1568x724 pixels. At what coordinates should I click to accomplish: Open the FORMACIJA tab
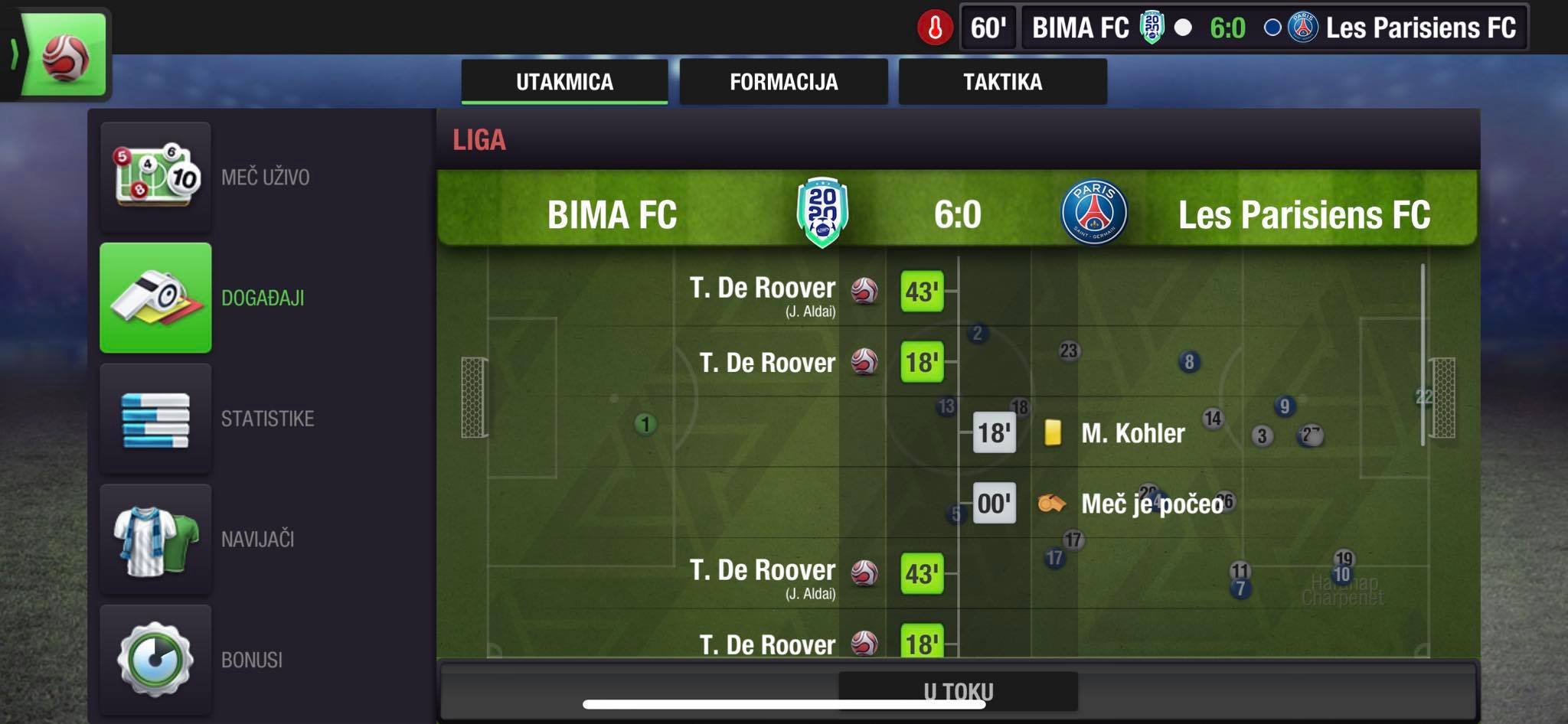click(x=783, y=82)
